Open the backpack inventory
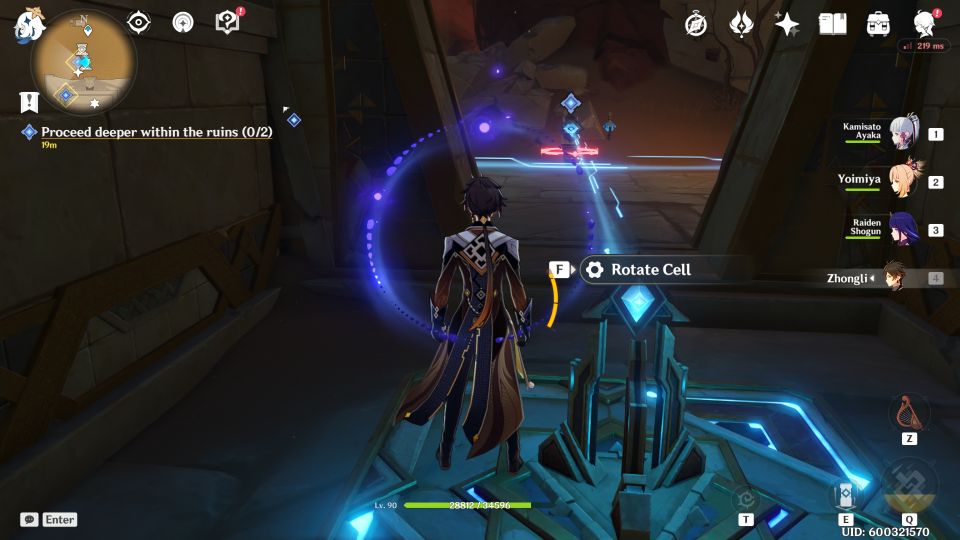 tap(879, 24)
